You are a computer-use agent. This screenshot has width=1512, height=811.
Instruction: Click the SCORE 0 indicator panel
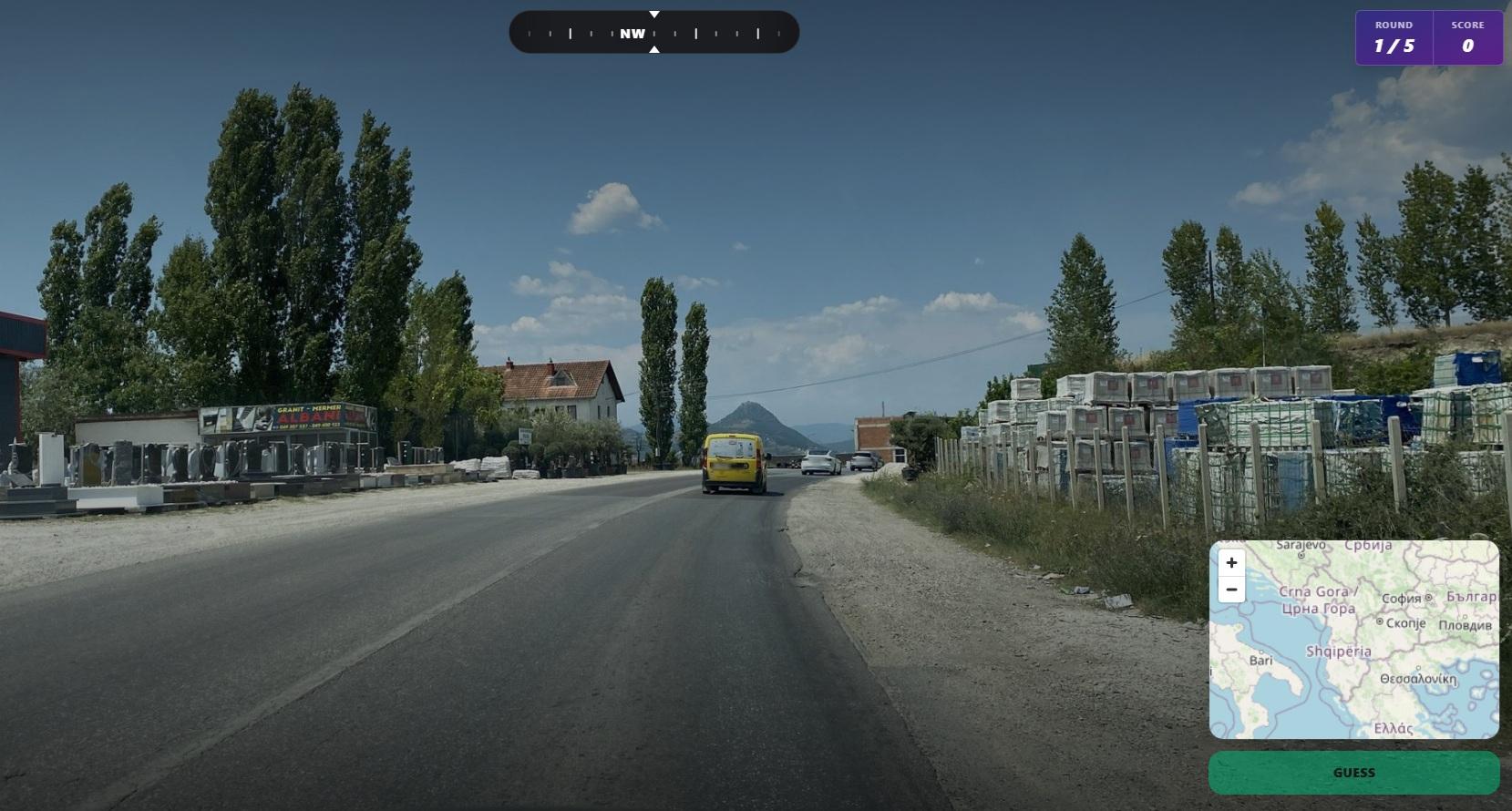(x=1467, y=38)
